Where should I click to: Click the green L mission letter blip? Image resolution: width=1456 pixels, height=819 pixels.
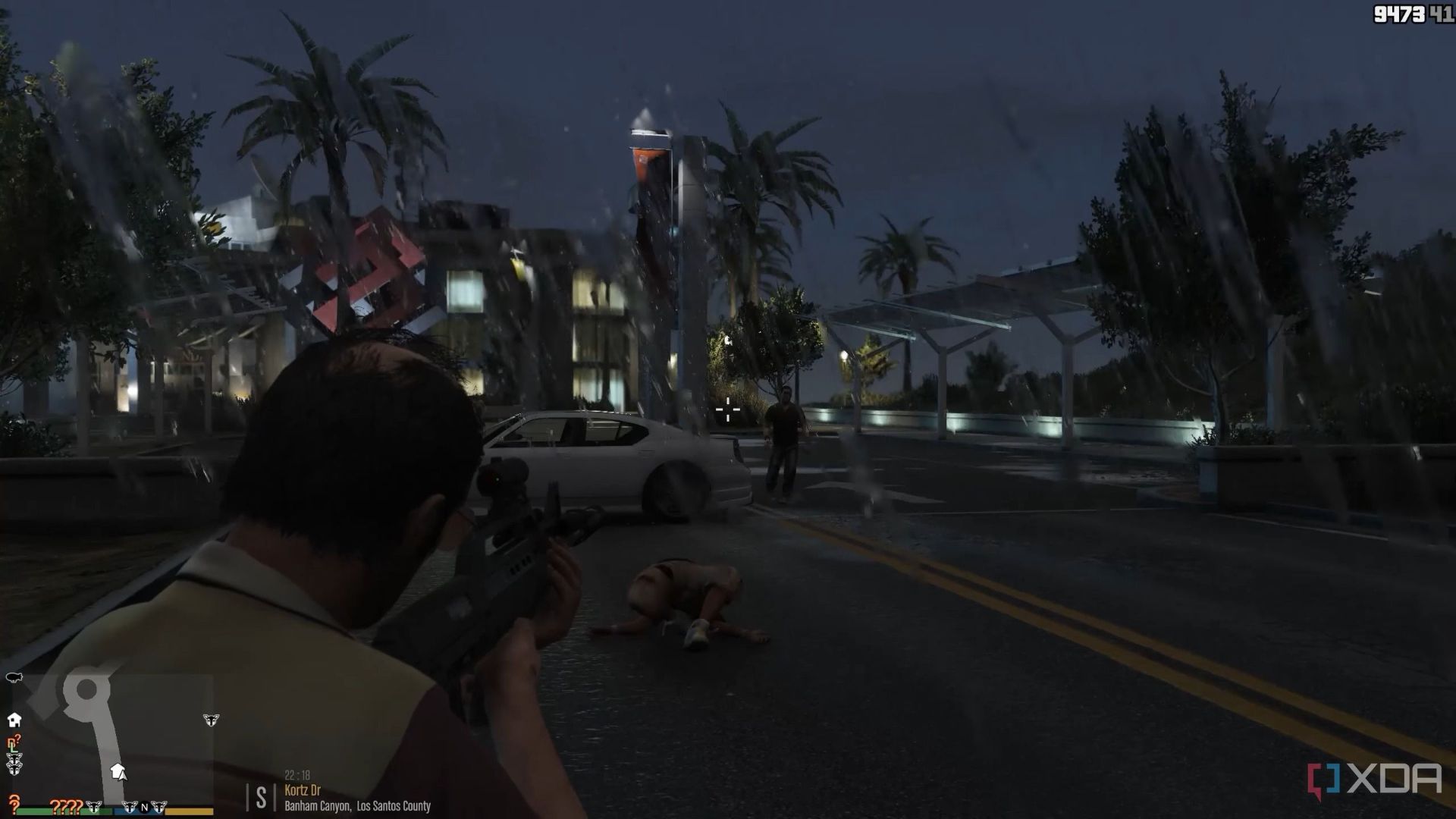[13, 749]
